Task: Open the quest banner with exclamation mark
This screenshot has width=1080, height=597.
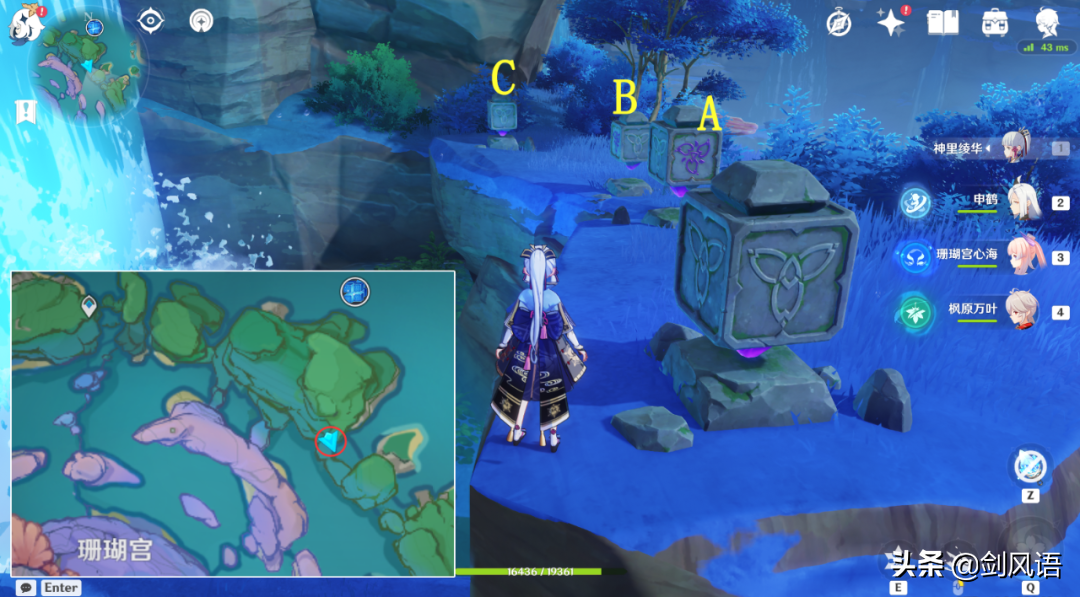Action: tap(23, 111)
